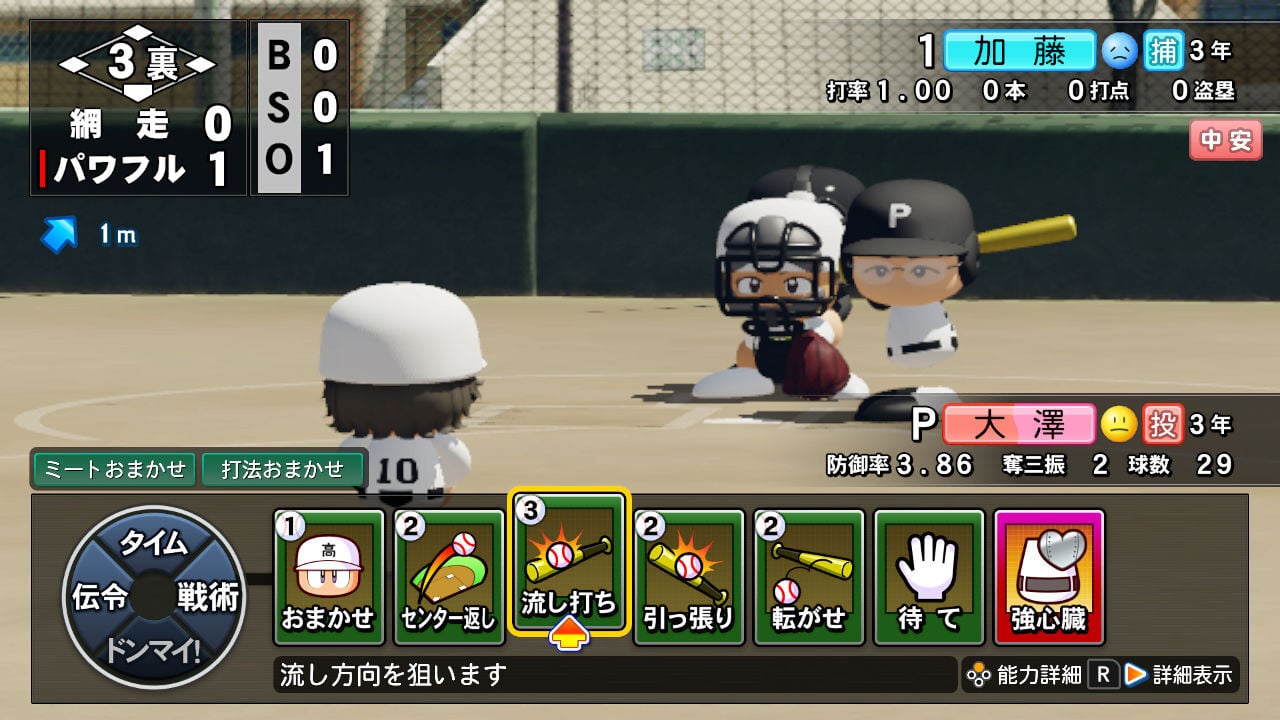Screen dimensions: 1280x720
Task: Pick the 転がせ ground-ball tactic icon
Action: (810, 570)
